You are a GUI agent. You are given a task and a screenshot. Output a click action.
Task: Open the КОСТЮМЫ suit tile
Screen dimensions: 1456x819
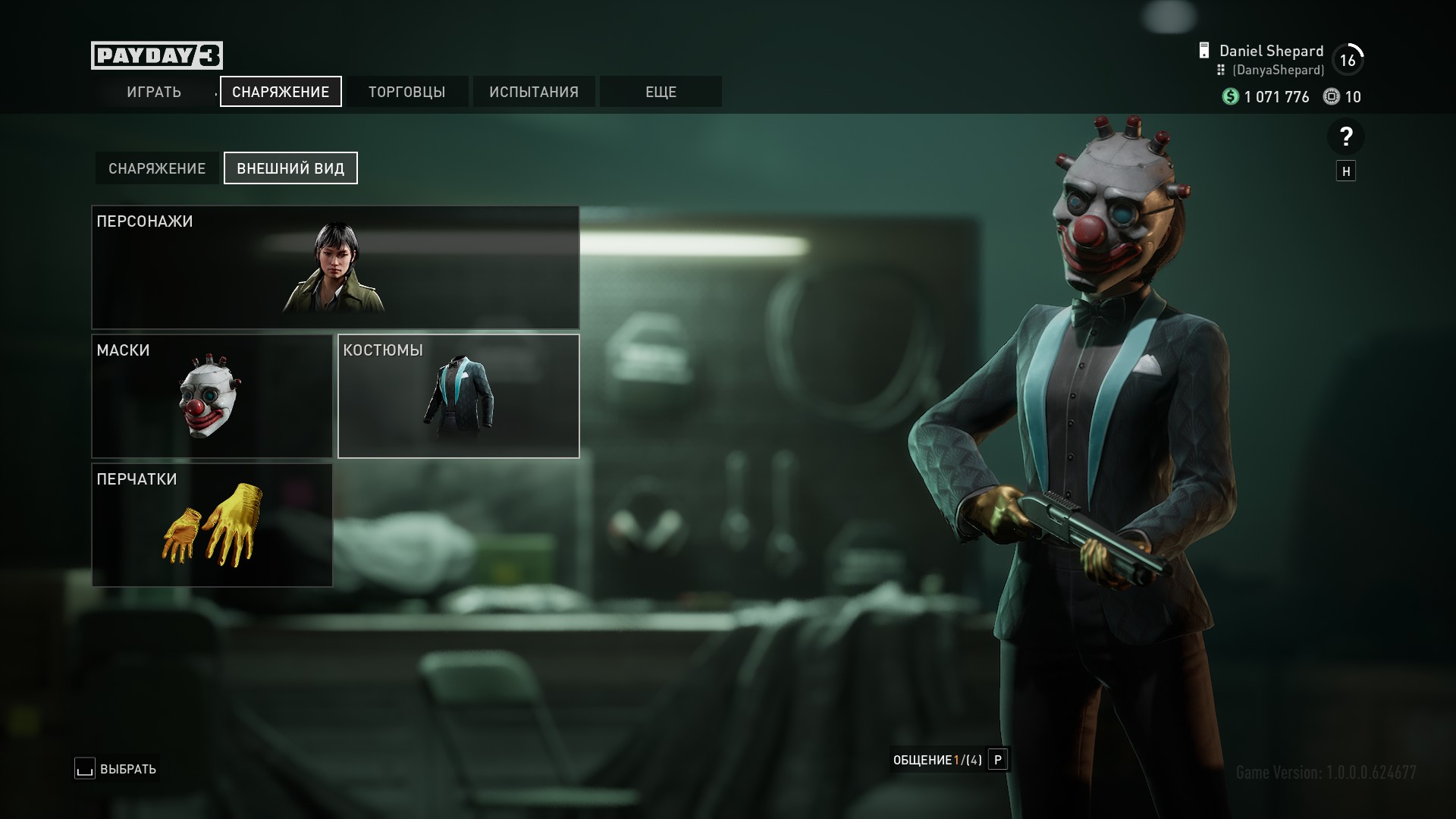pyautogui.click(x=458, y=396)
